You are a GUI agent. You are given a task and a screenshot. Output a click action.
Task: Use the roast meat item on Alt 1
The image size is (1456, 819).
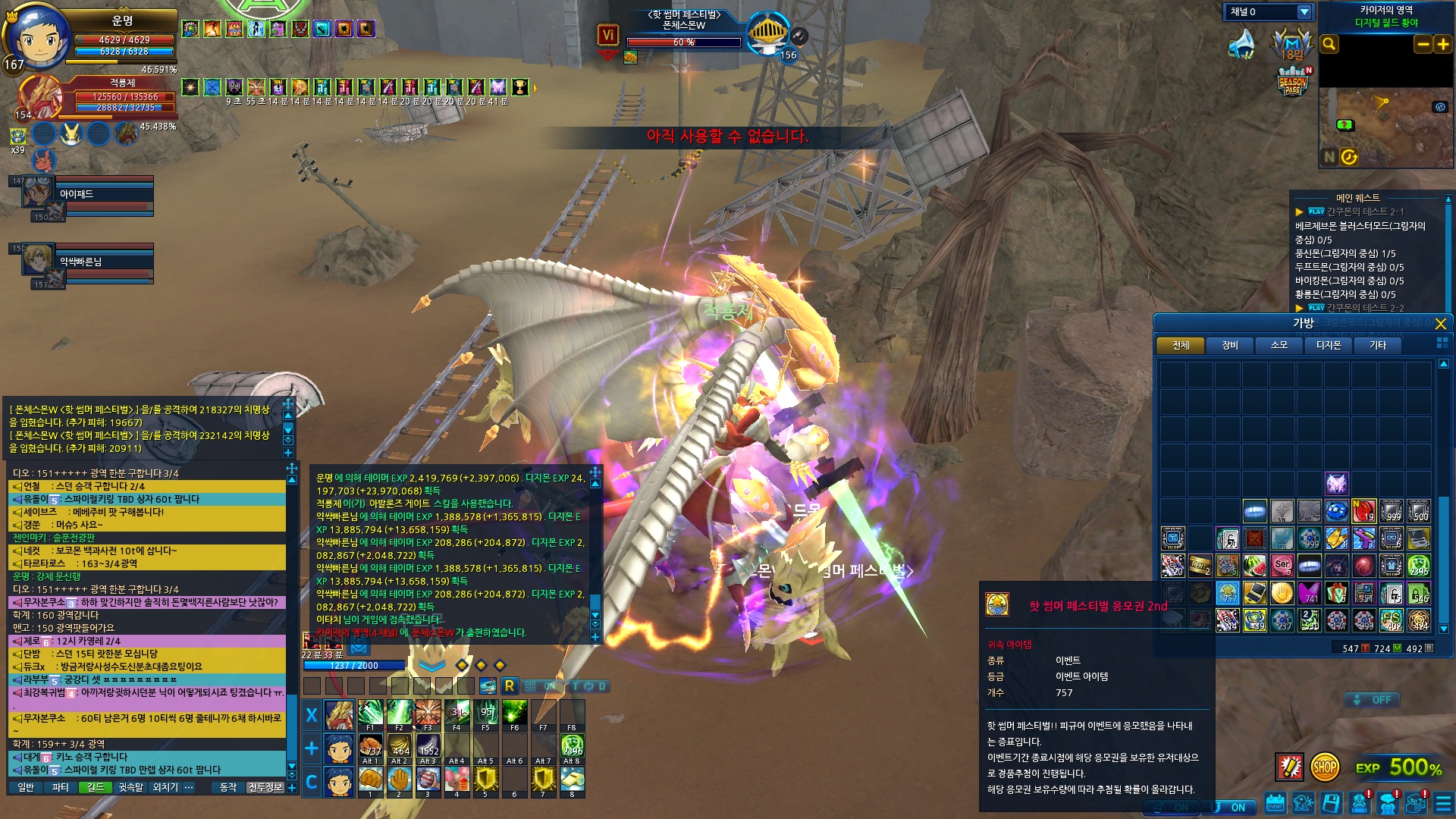point(370,747)
